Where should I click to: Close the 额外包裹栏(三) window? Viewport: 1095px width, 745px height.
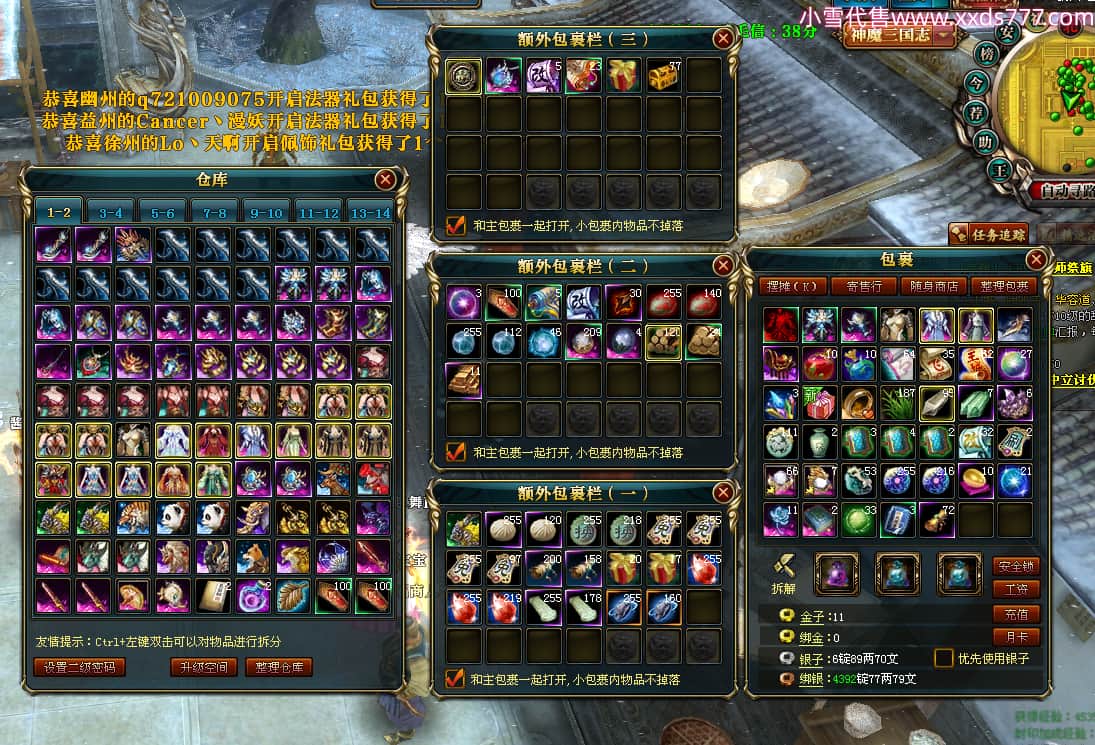[x=723, y=39]
